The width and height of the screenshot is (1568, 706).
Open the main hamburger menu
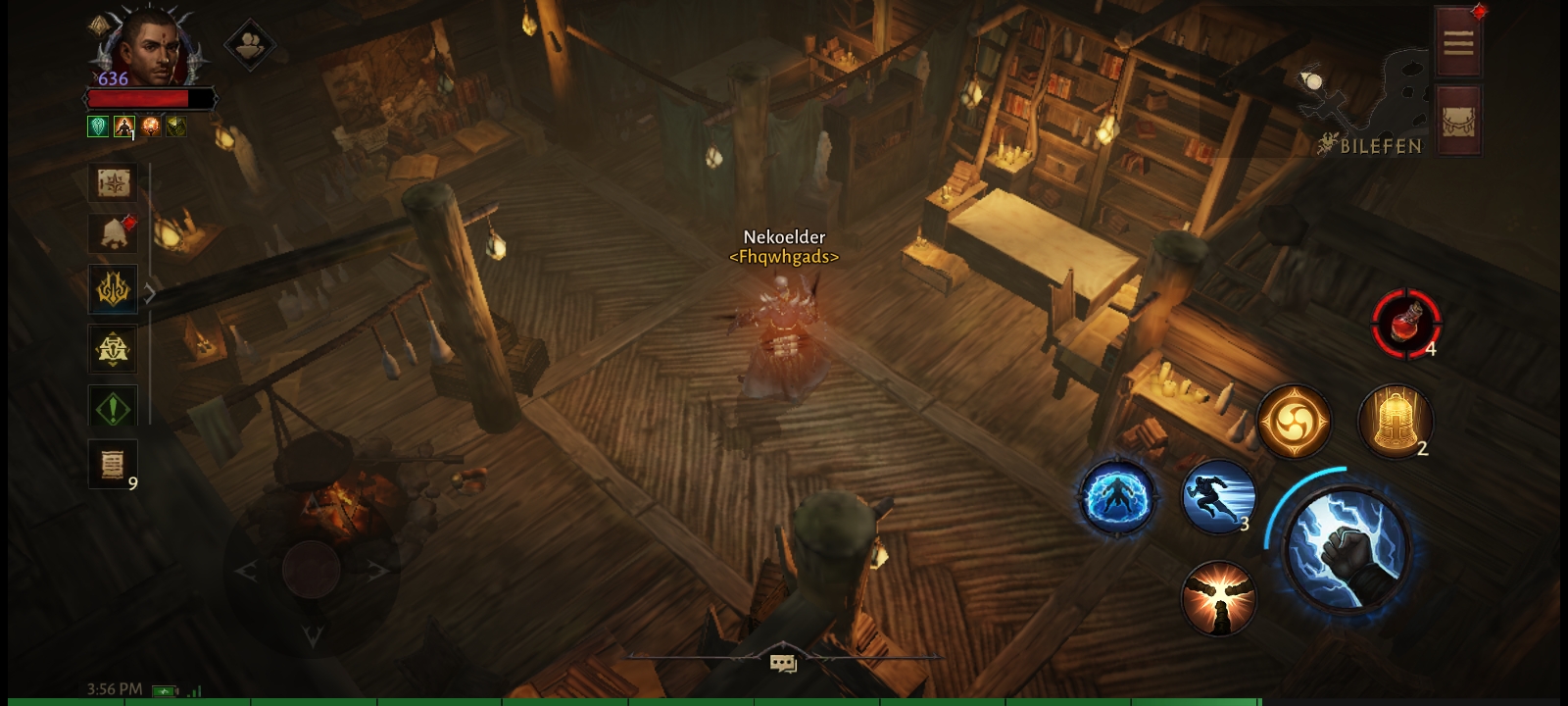[1457, 42]
